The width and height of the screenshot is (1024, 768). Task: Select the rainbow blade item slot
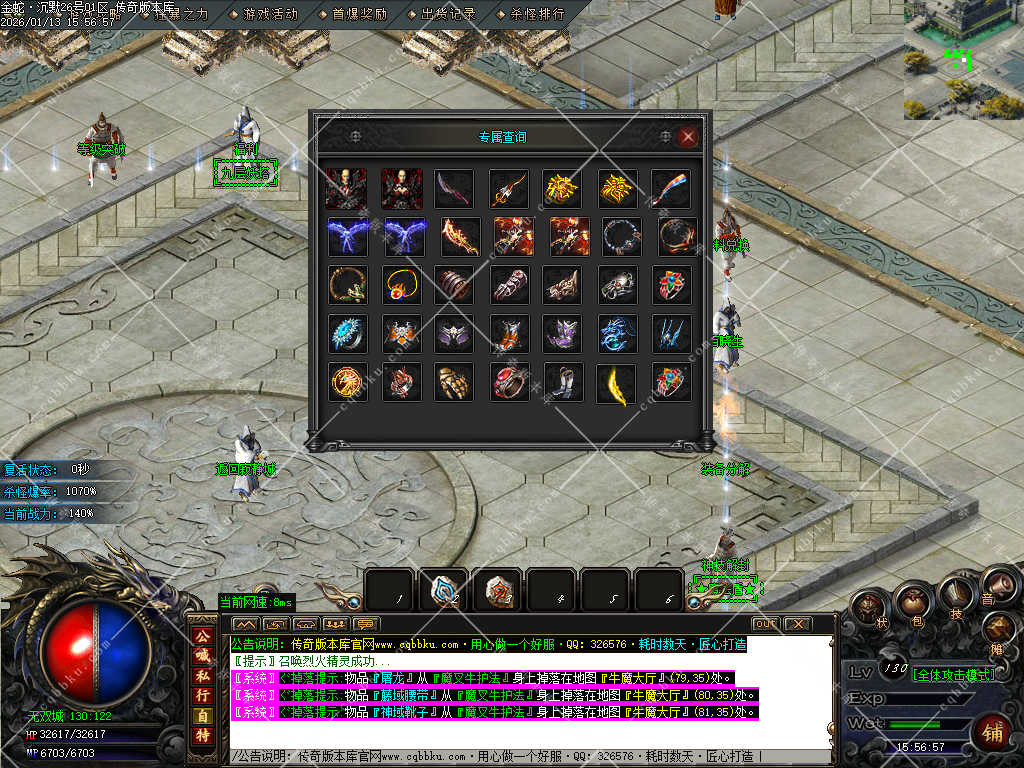click(x=671, y=188)
